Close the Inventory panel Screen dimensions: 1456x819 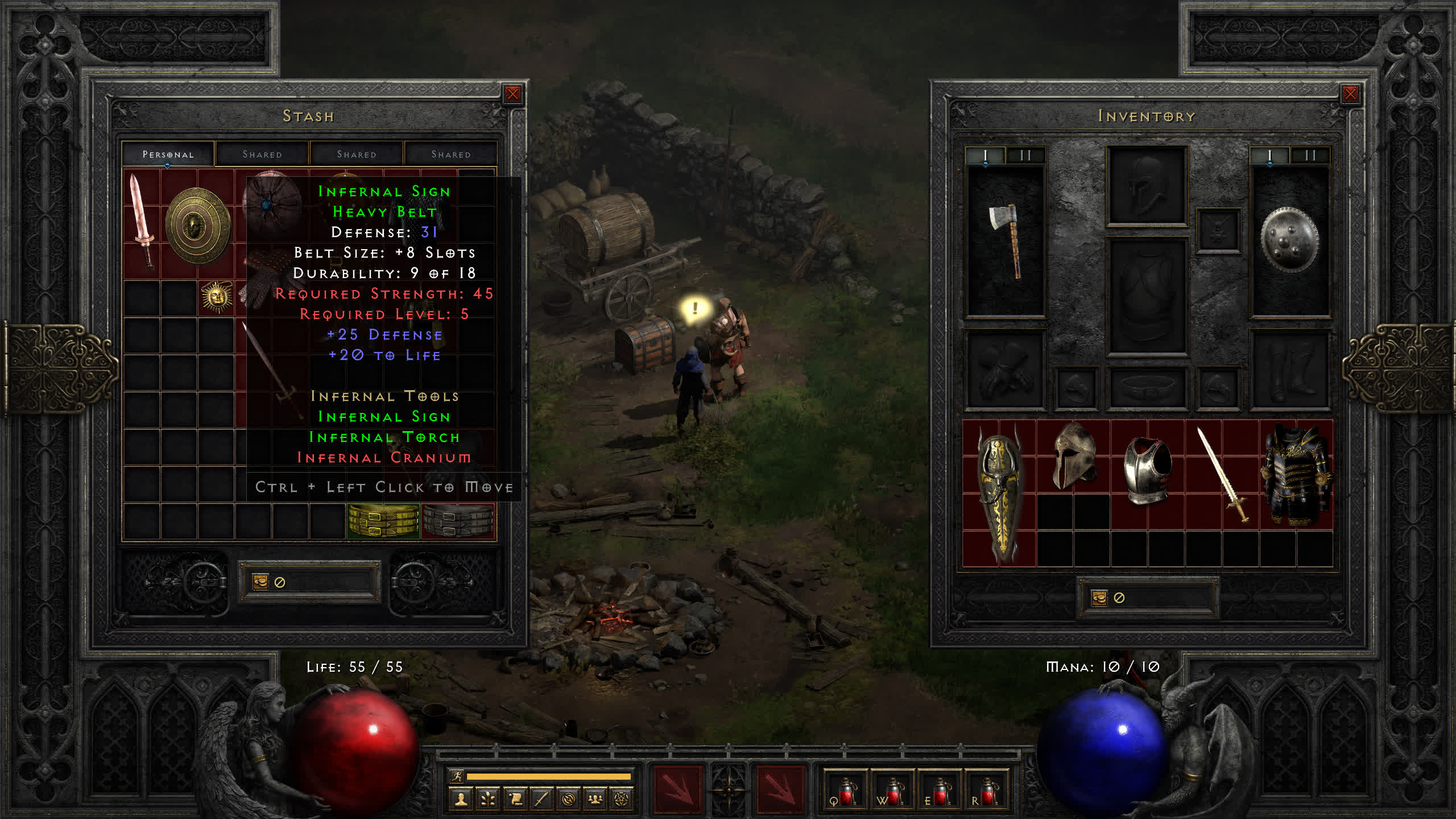1350,94
